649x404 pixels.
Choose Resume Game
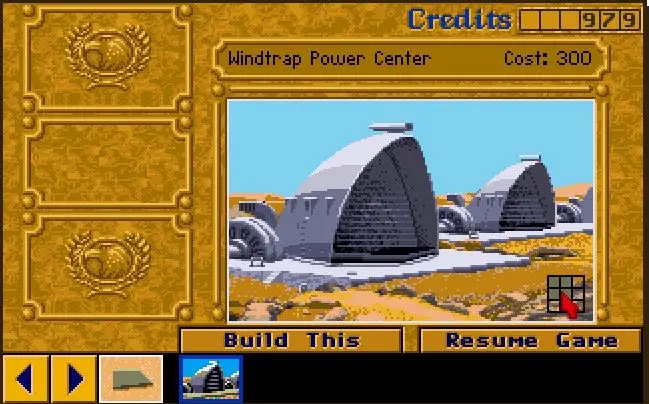(530, 340)
